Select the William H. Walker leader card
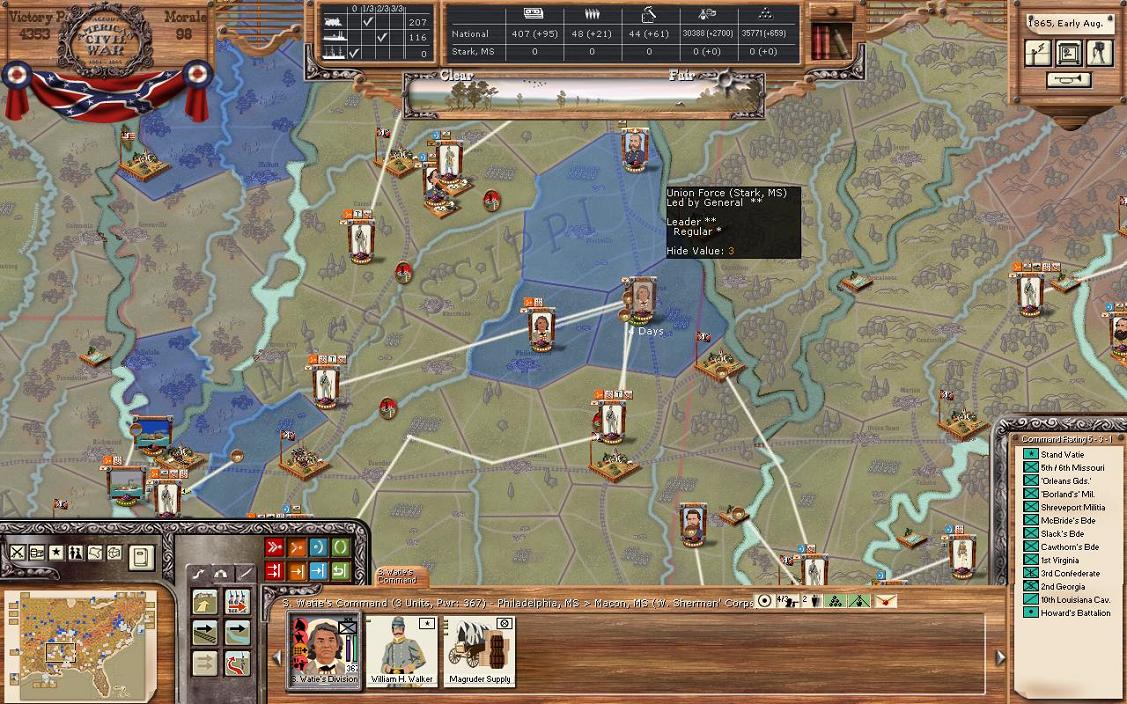The image size is (1127, 704). pos(400,650)
